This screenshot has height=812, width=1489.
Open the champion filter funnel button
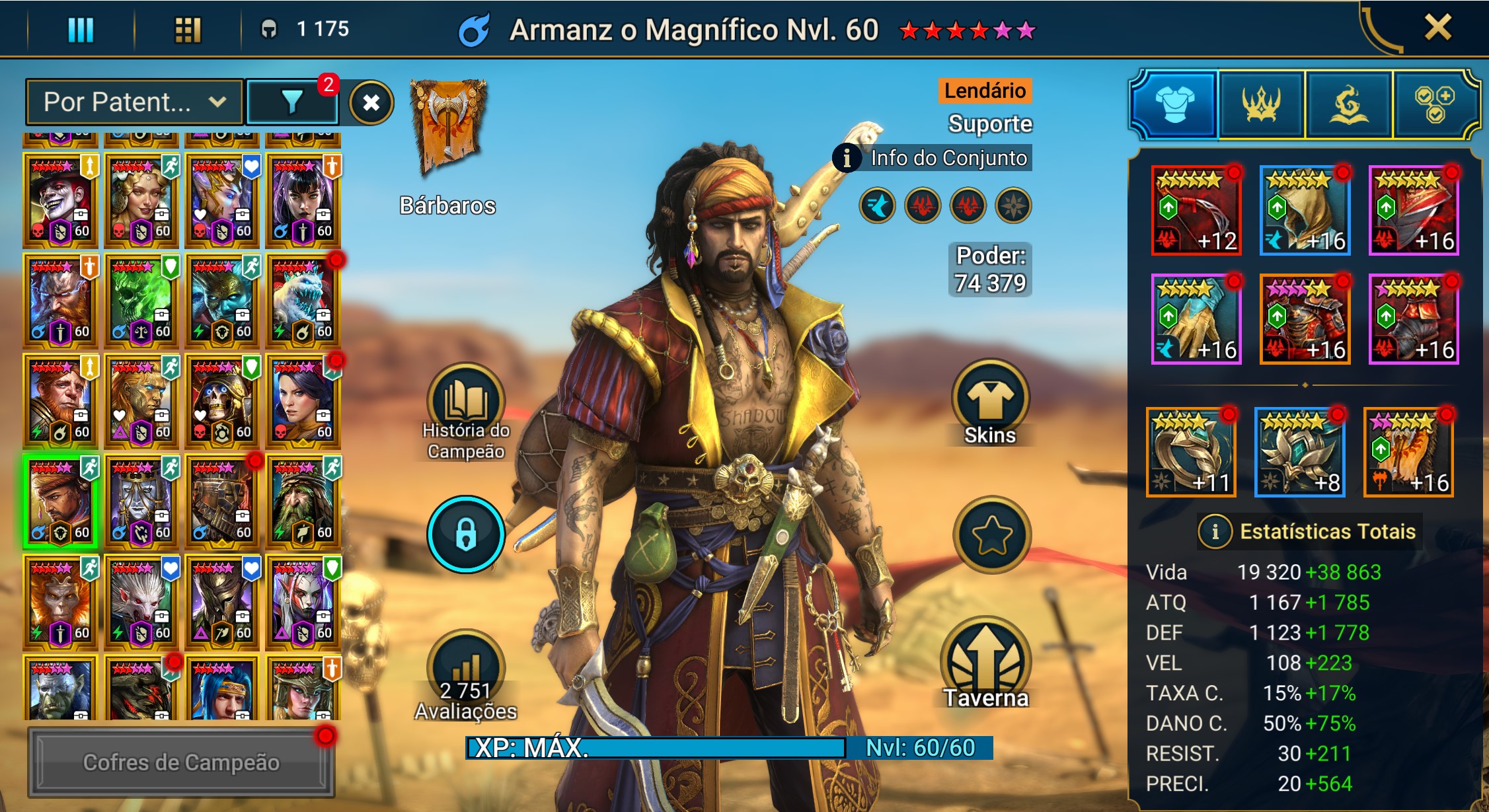coord(292,102)
